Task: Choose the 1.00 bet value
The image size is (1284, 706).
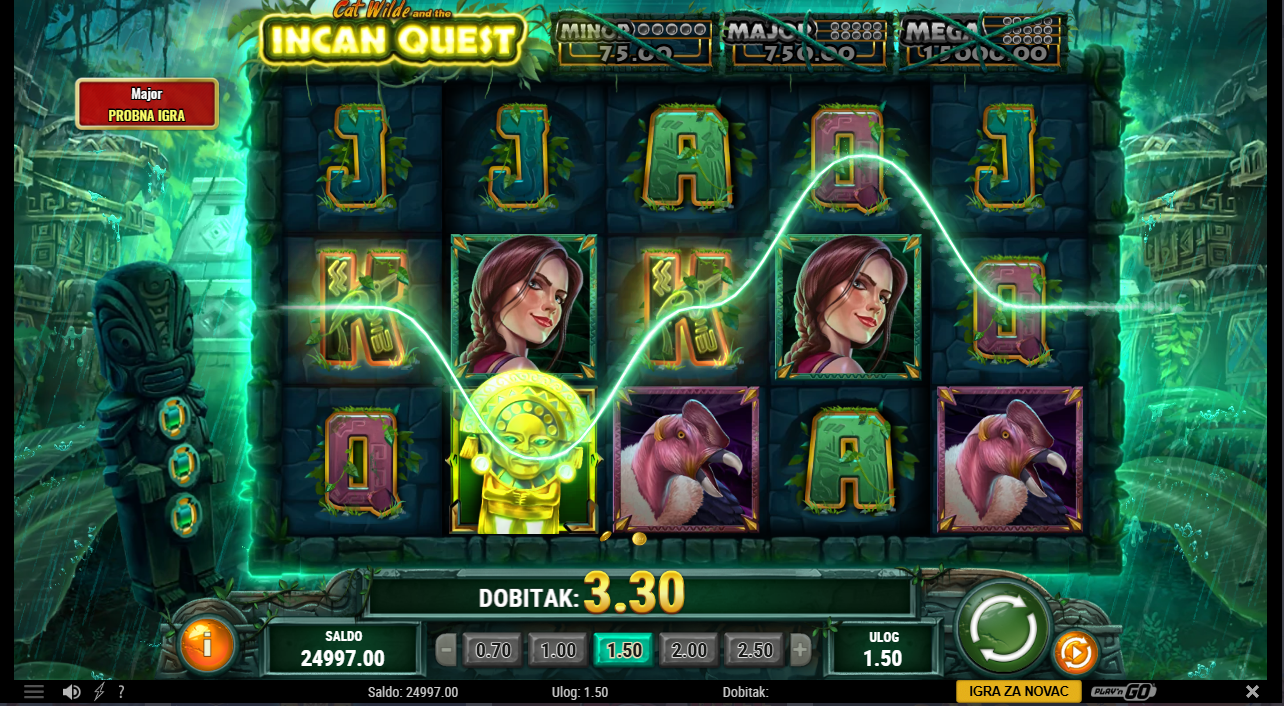Action: [558, 651]
